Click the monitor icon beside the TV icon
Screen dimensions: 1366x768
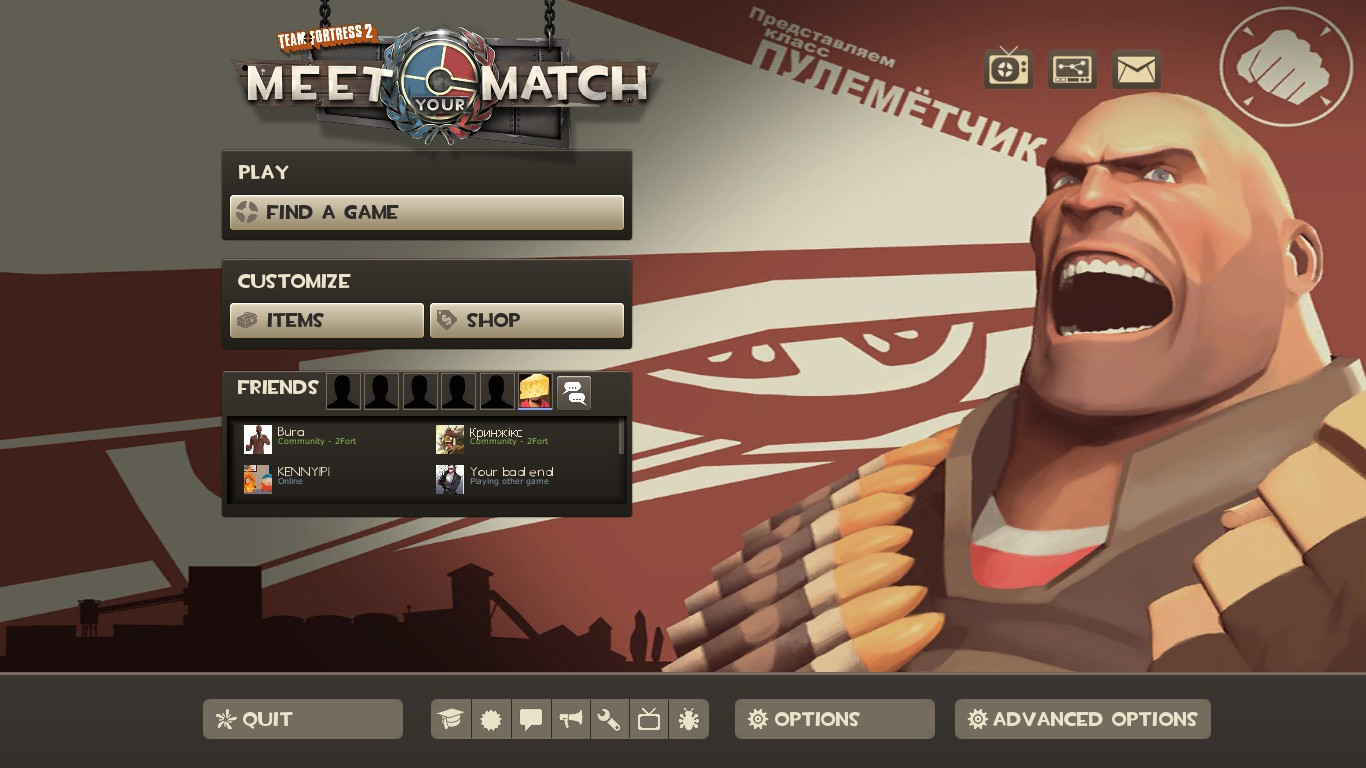(x=1071, y=69)
